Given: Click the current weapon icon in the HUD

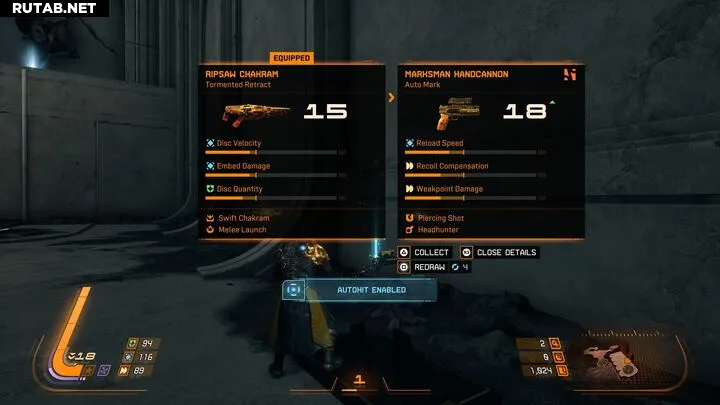Looking at the screenshot, I should click(x=610, y=360).
